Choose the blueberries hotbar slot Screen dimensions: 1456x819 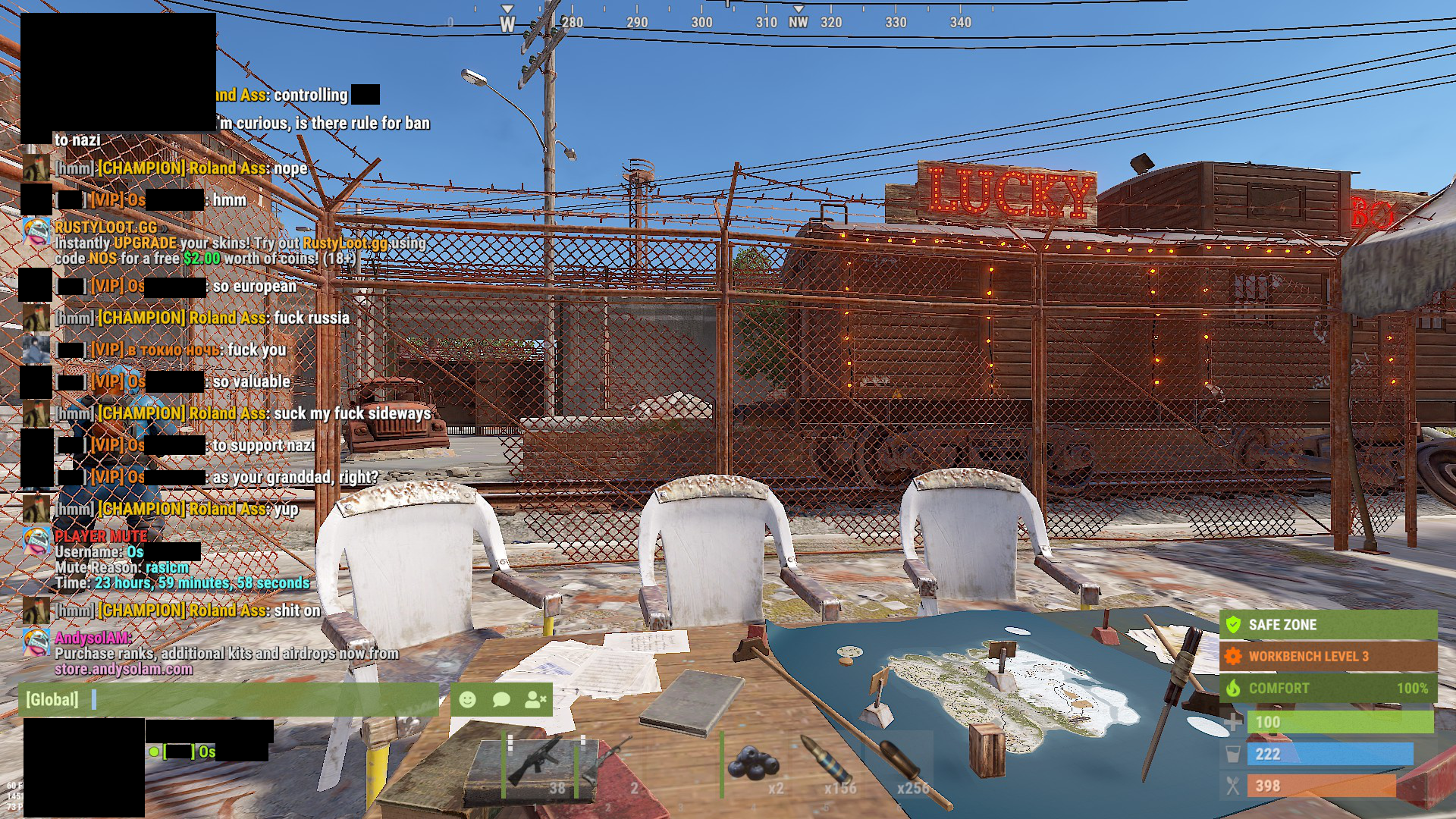coord(755,764)
